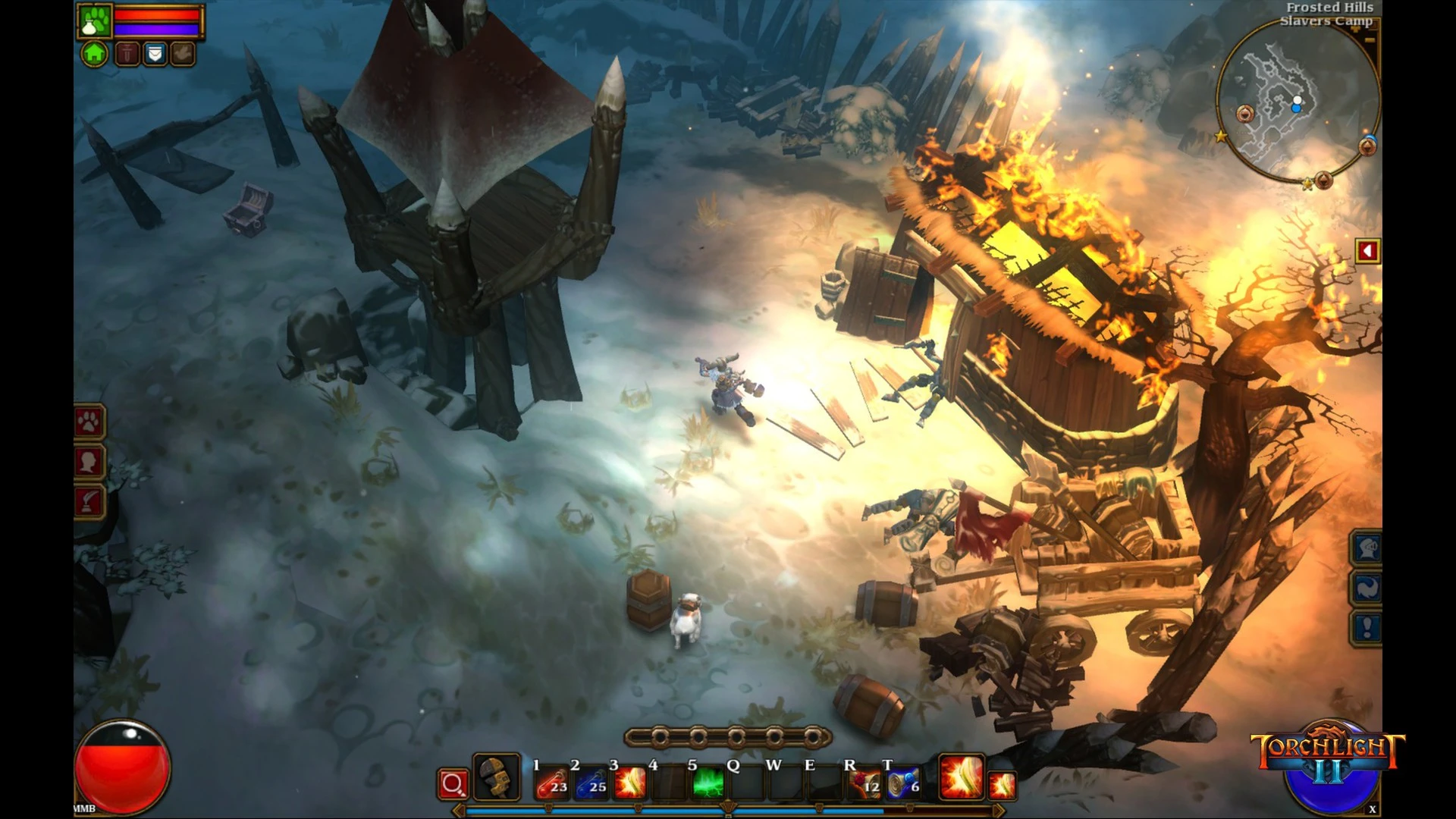Select the red magnifying glass button

point(453,784)
